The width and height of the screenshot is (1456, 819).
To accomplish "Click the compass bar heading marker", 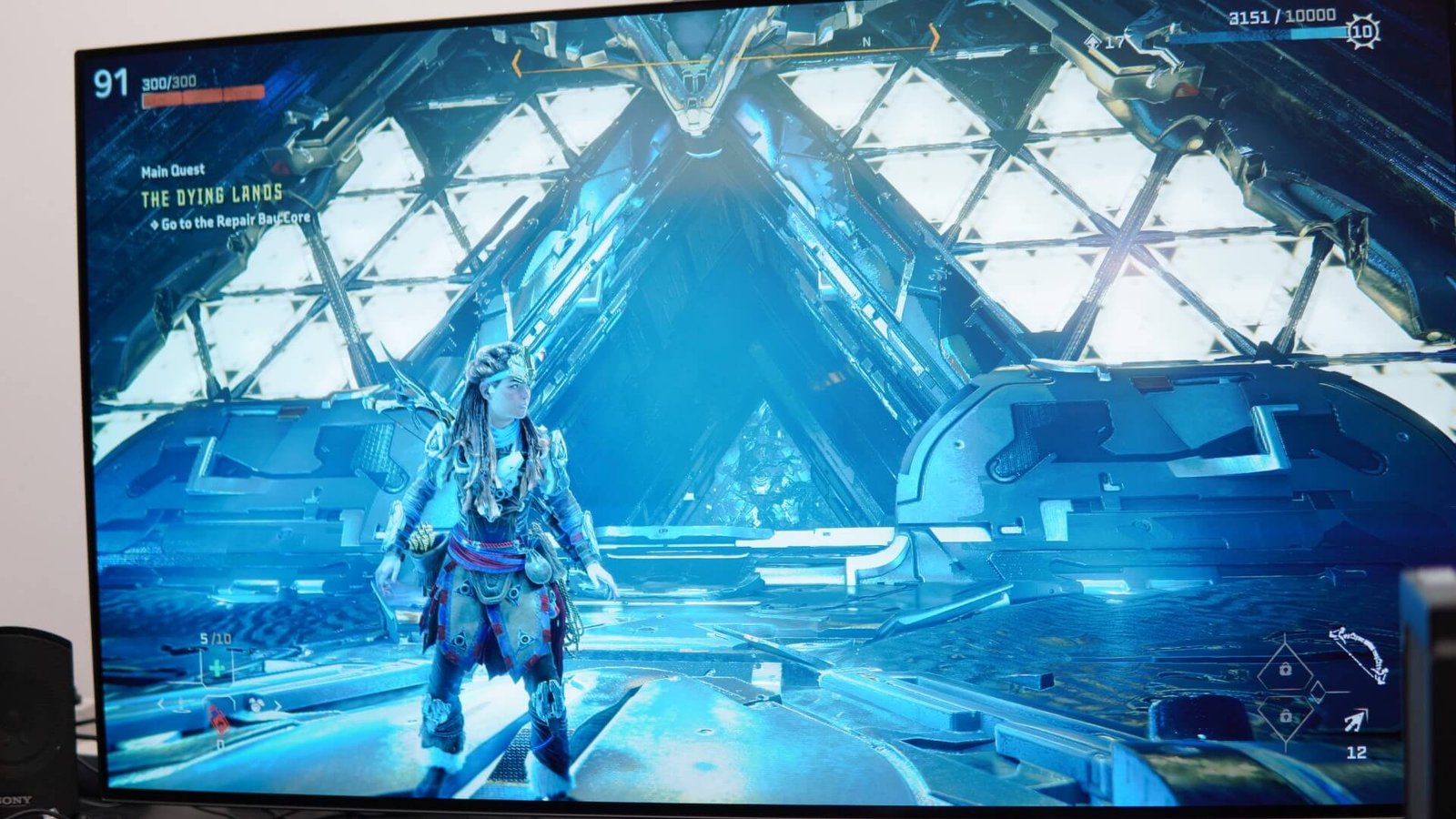I will 866,42.
